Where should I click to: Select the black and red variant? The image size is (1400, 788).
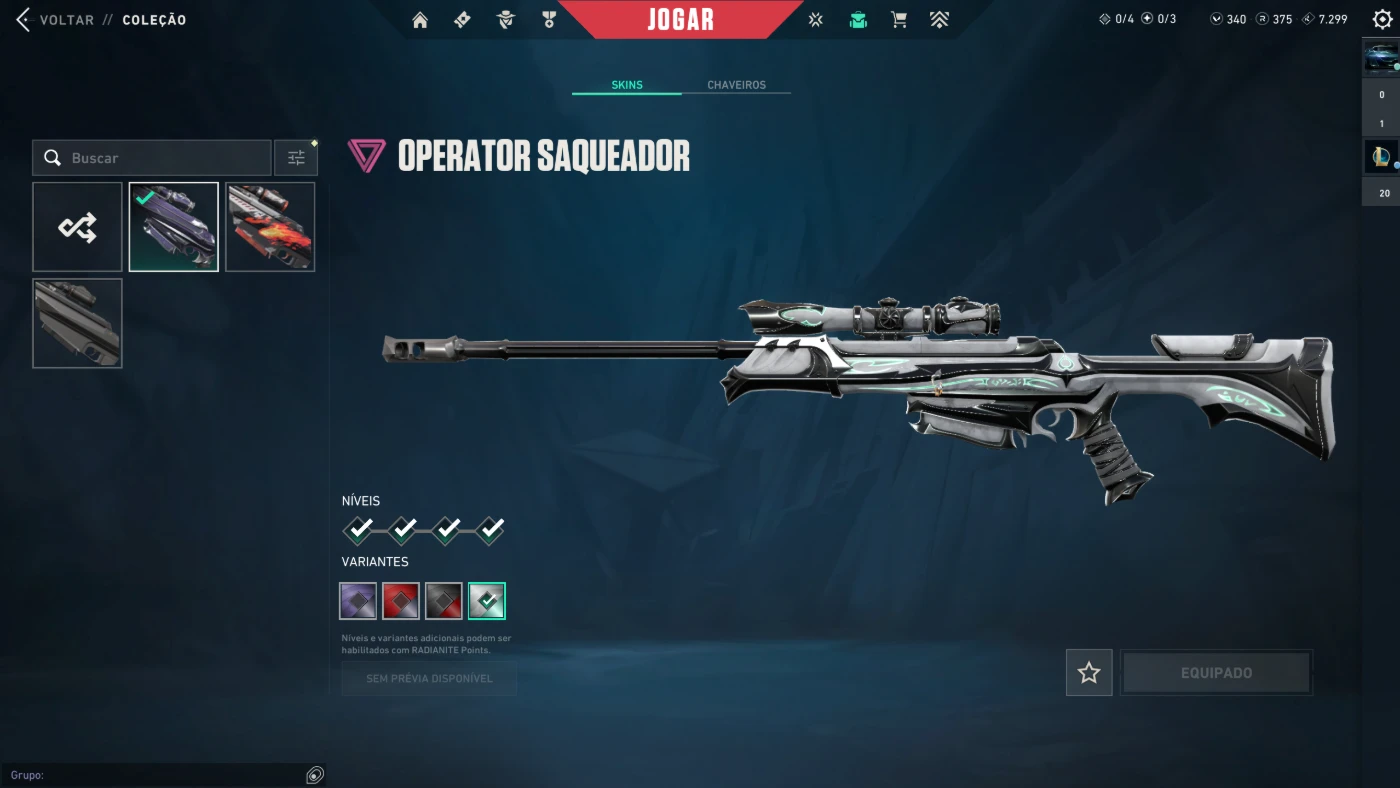coord(444,601)
